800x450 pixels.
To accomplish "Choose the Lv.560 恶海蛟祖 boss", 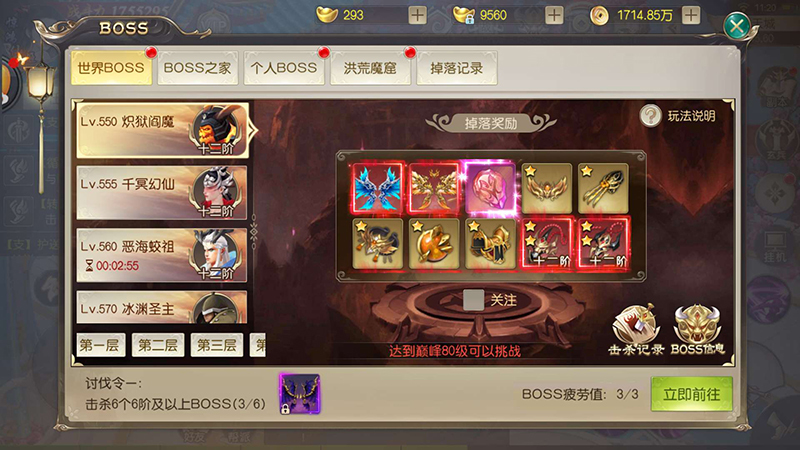I will pos(161,255).
